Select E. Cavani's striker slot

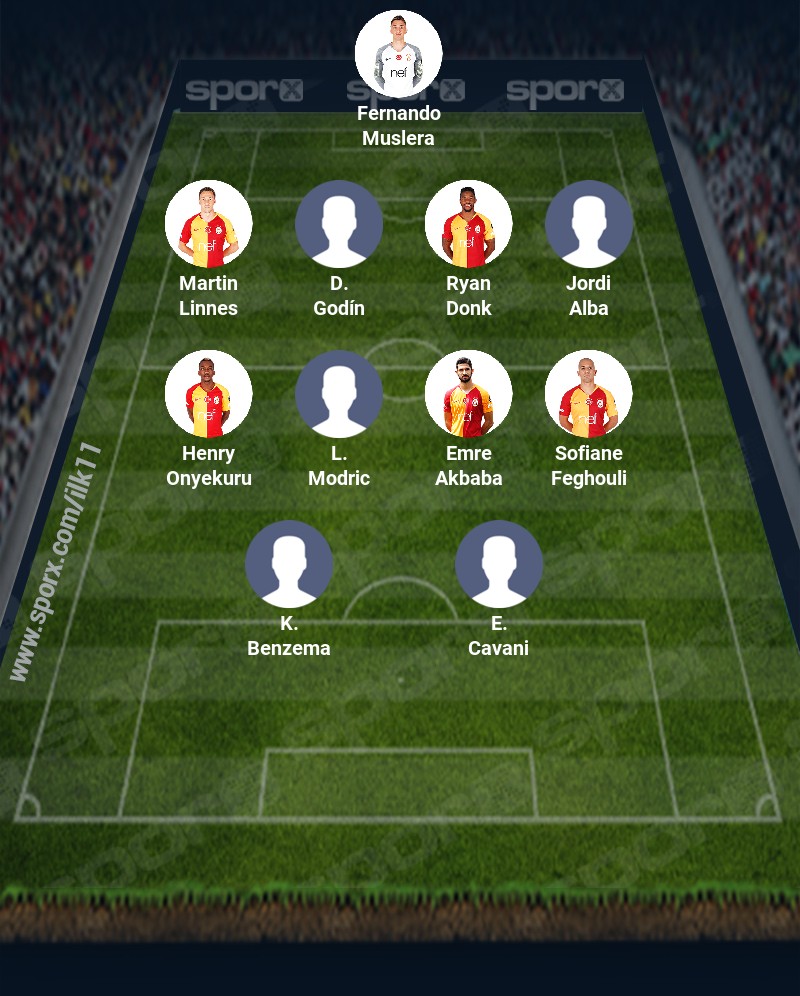coord(498,564)
